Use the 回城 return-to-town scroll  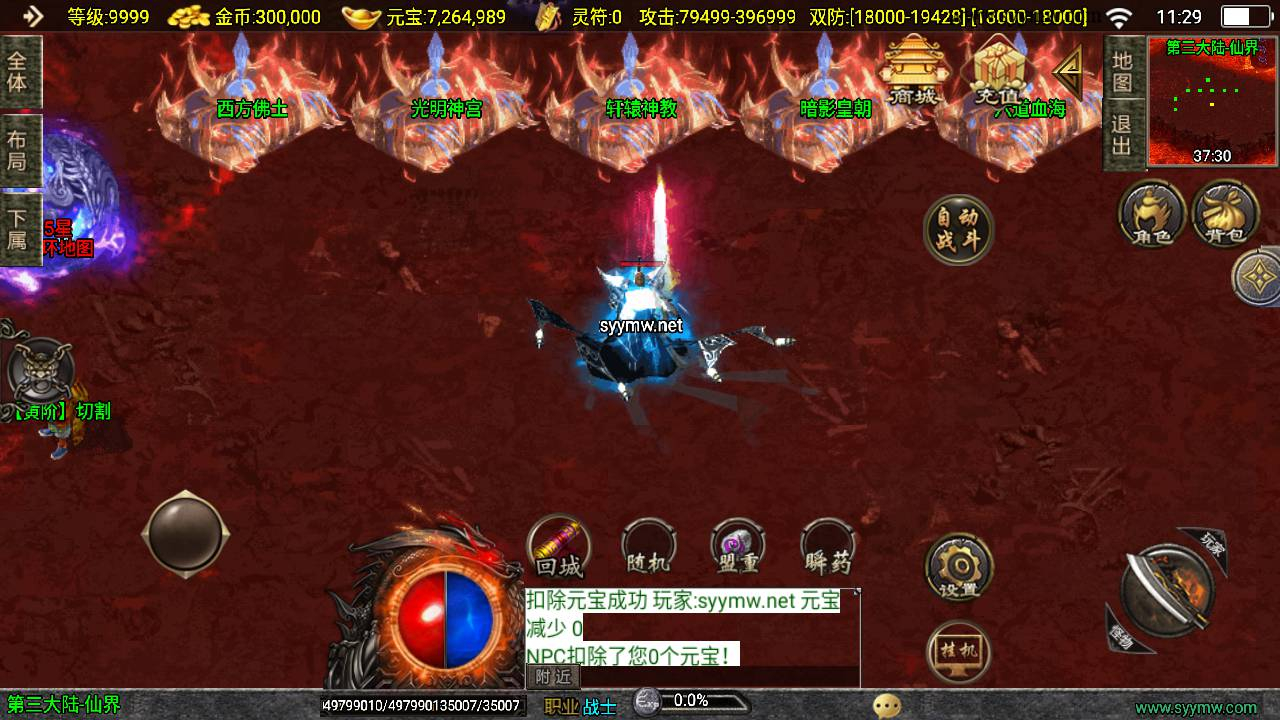pos(558,548)
